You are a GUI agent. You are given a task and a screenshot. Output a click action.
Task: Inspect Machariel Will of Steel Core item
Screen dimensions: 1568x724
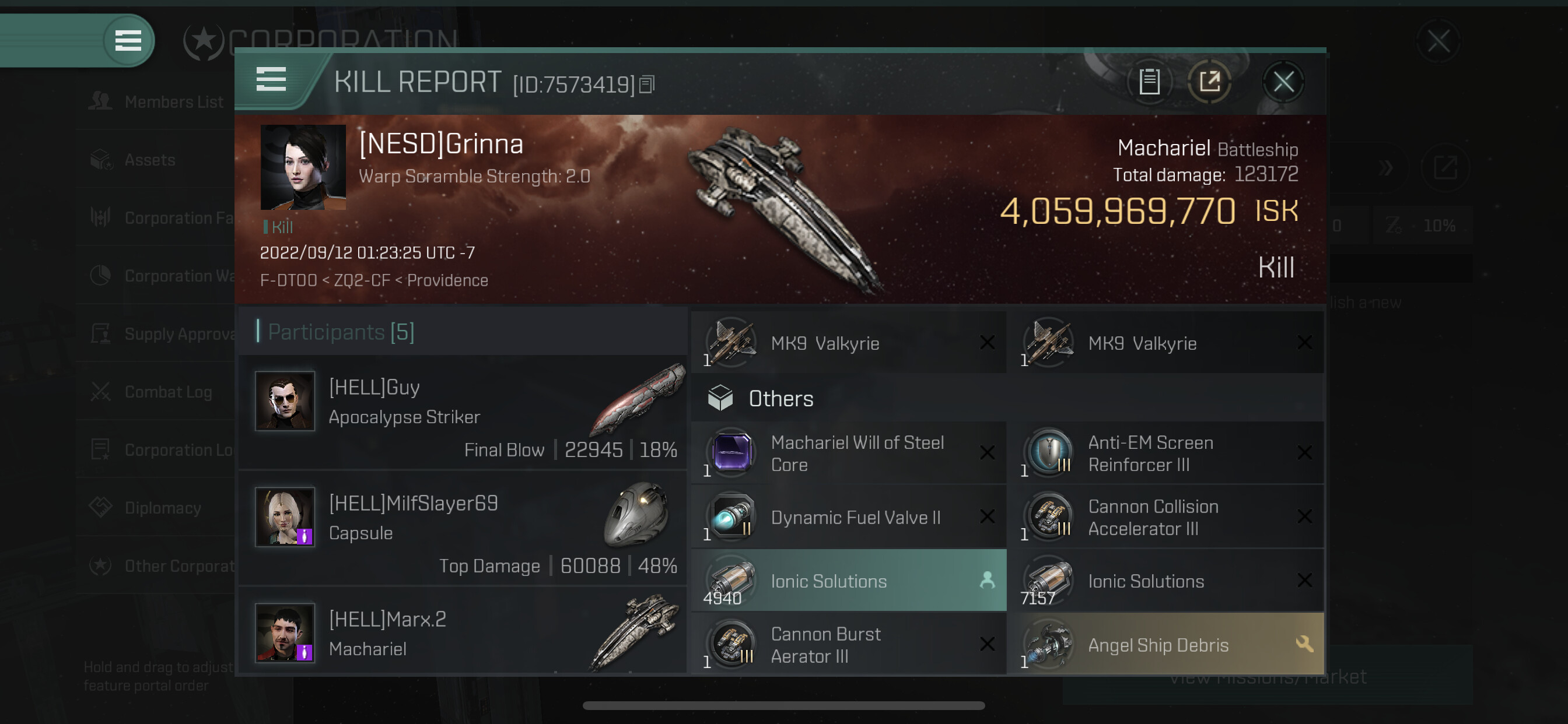(x=849, y=454)
